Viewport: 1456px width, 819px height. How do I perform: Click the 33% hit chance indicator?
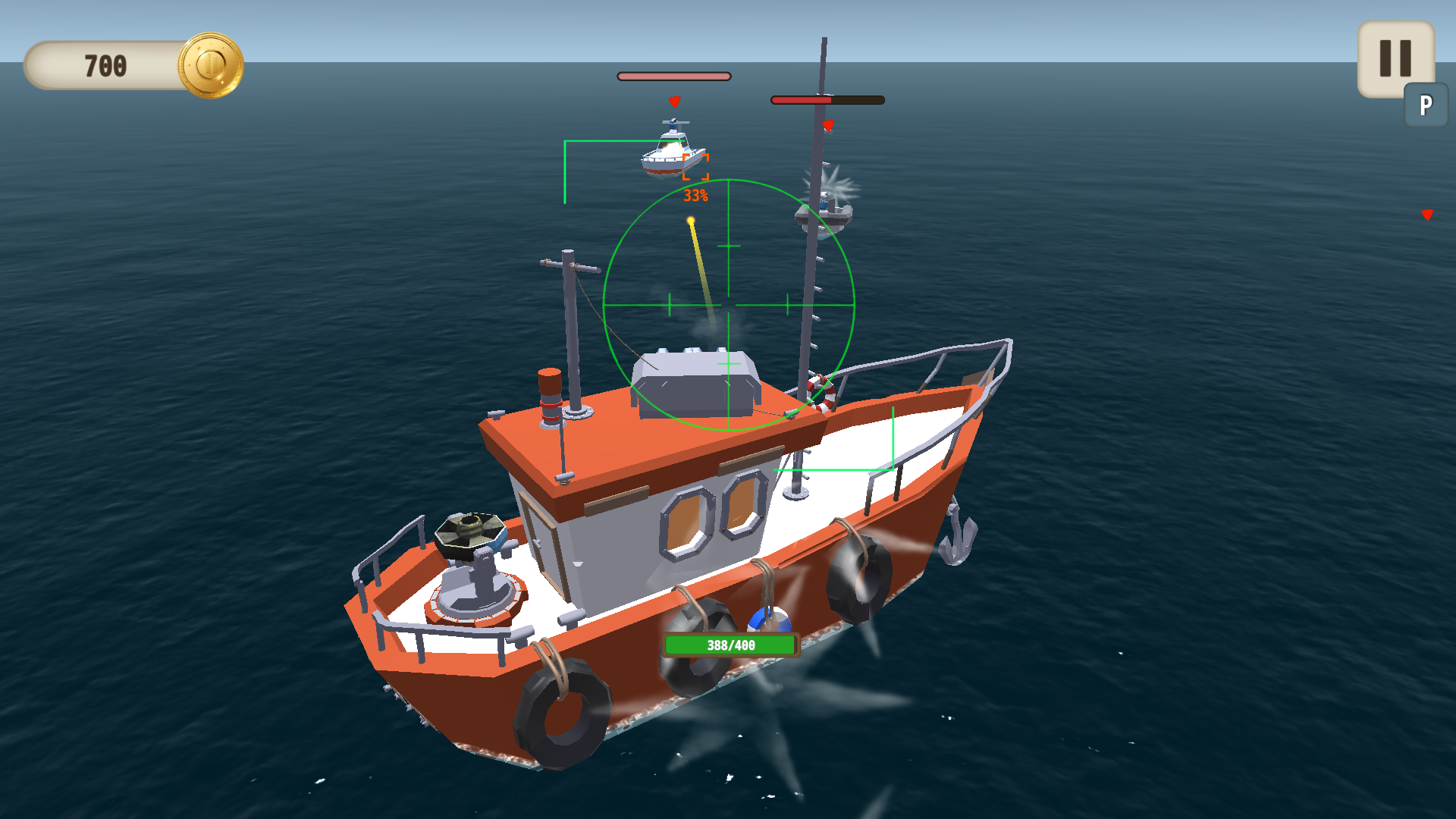(x=695, y=196)
